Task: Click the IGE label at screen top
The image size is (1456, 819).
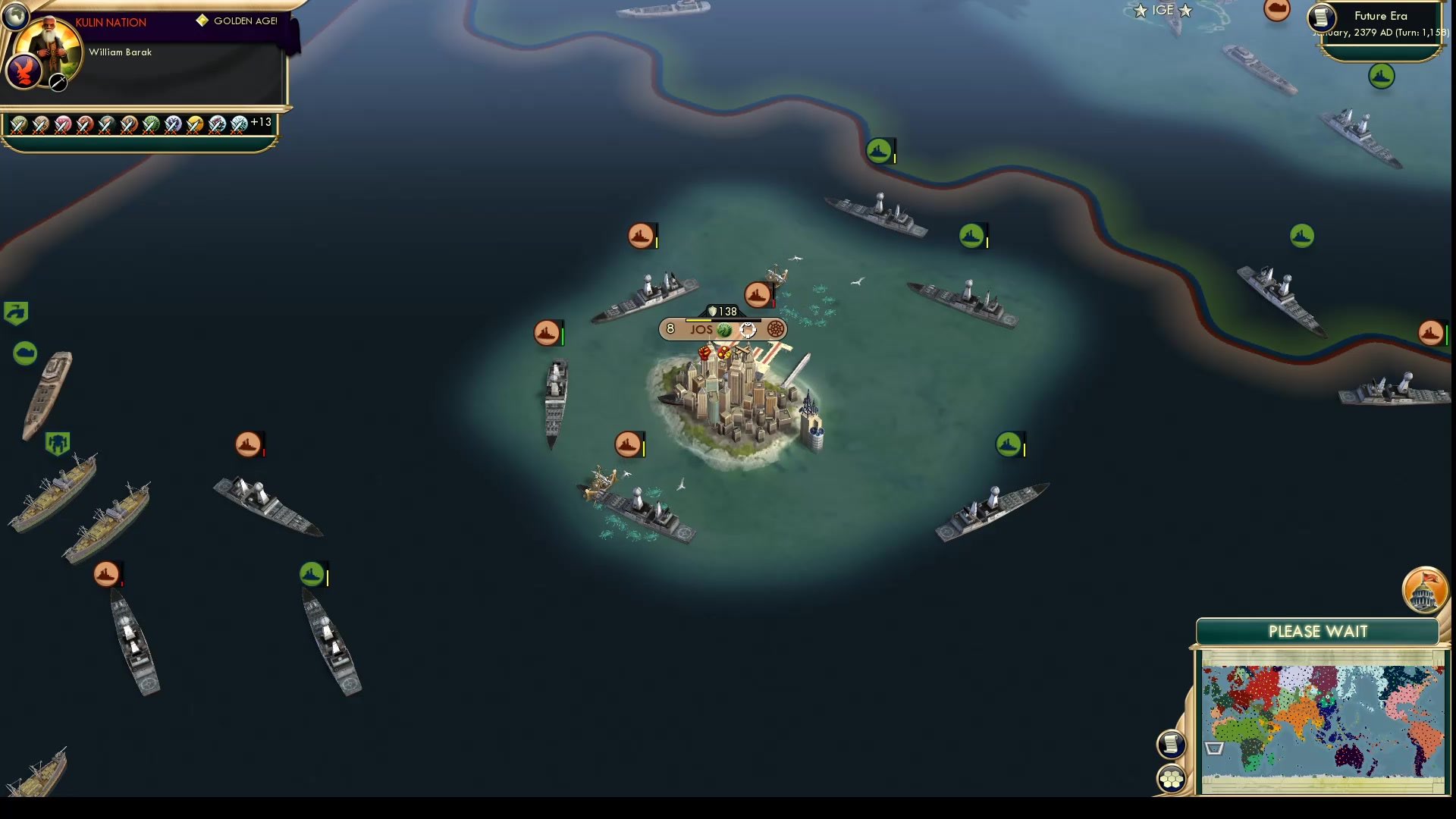Action: coord(1162,10)
